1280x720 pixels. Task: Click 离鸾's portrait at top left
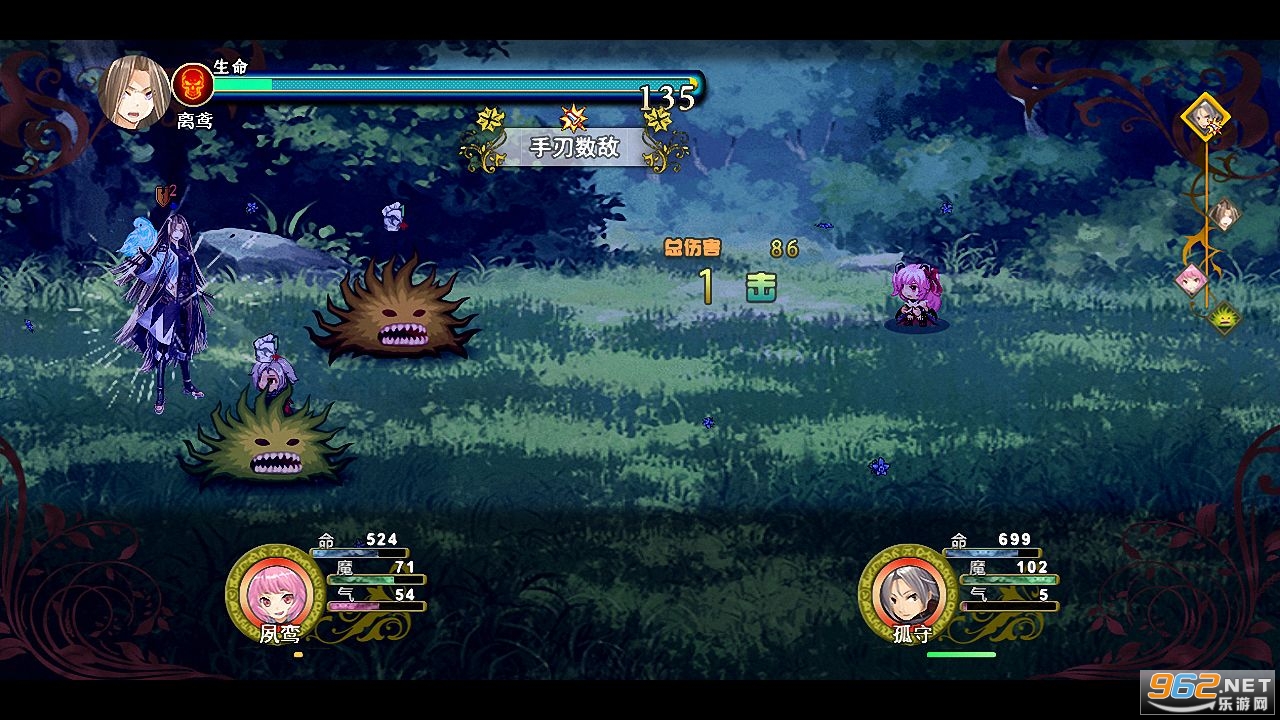coord(137,88)
